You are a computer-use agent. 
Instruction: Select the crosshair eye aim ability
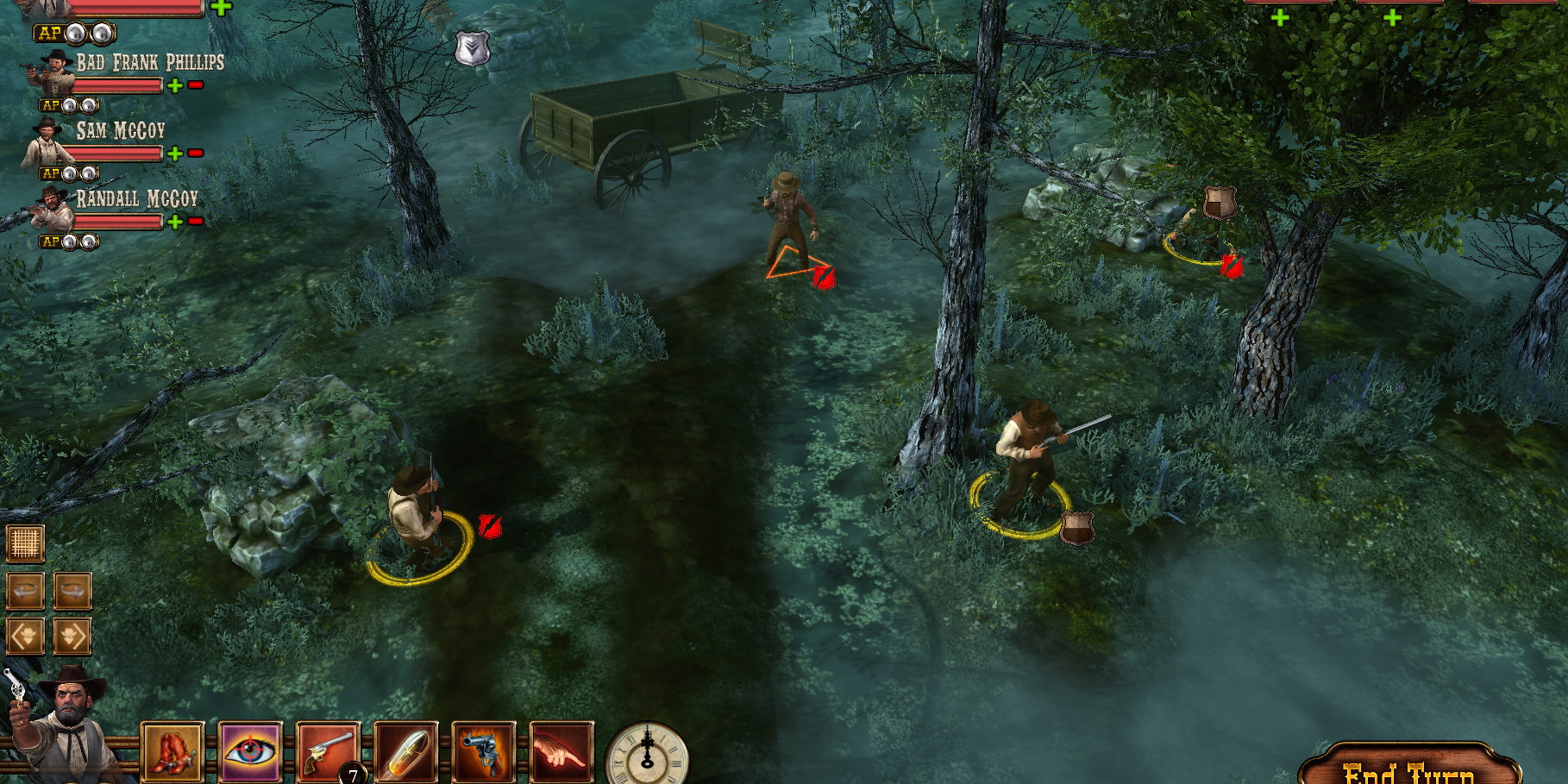click(x=251, y=751)
